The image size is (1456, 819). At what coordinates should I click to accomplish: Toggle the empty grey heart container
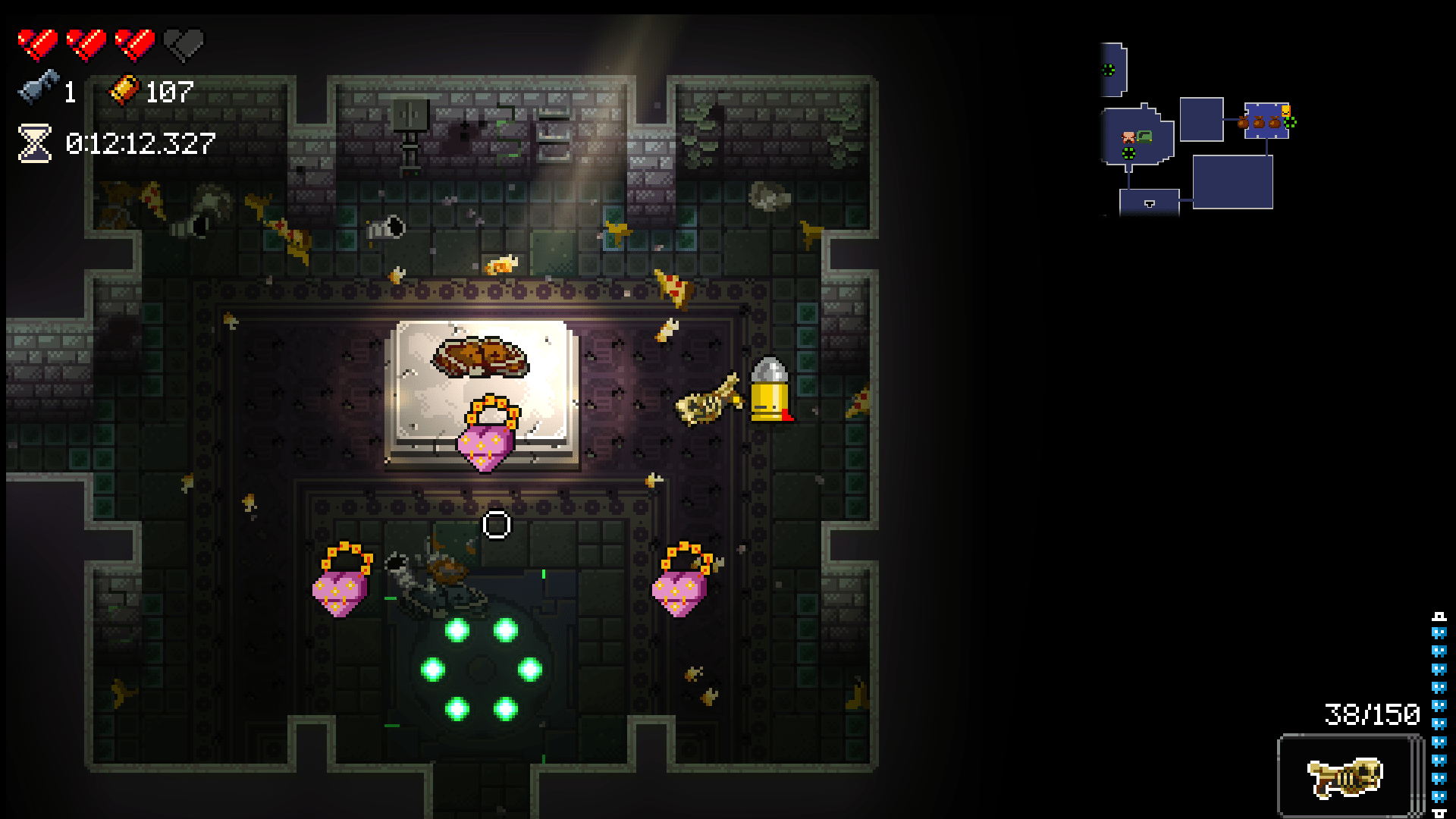(x=182, y=42)
